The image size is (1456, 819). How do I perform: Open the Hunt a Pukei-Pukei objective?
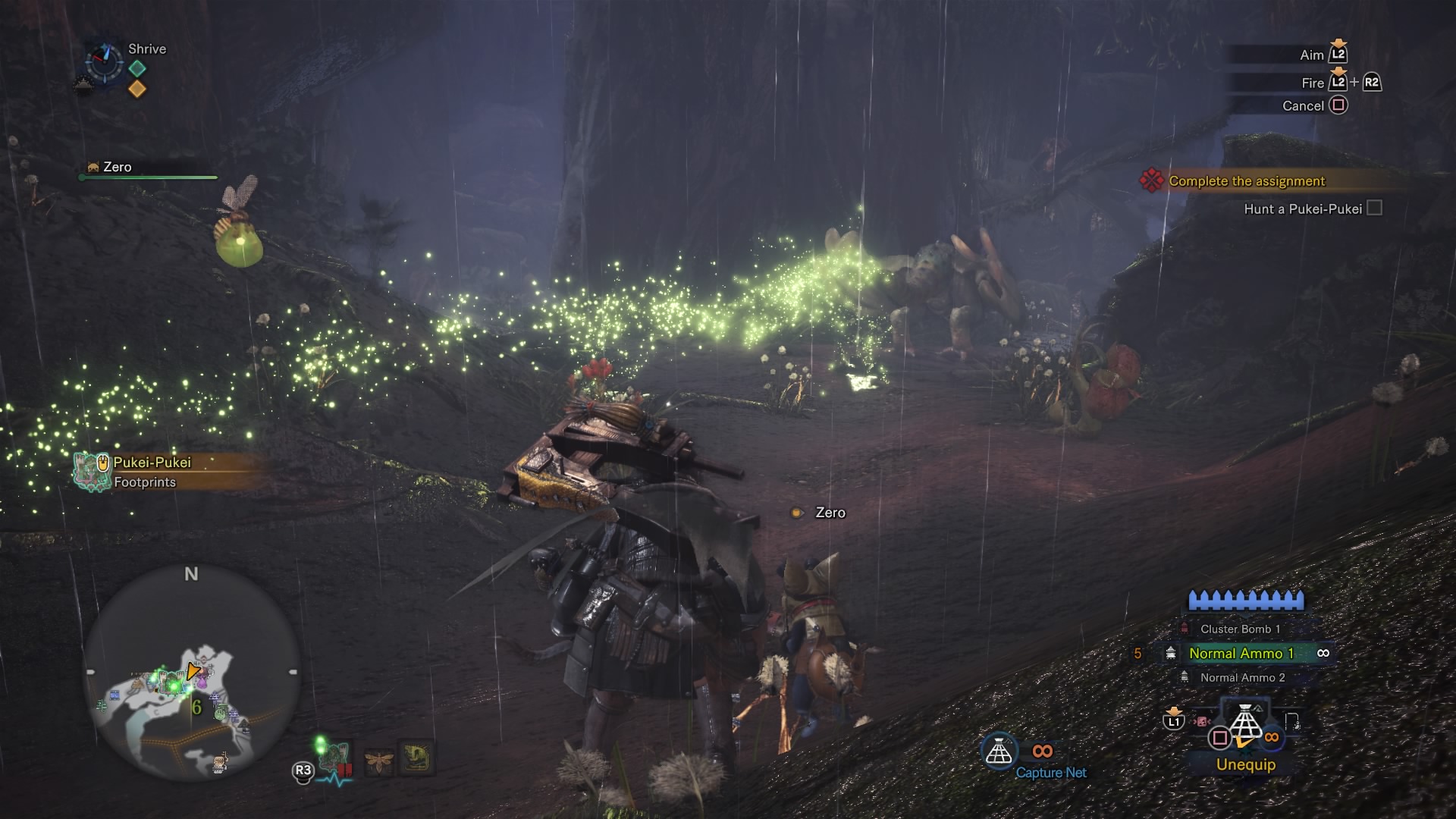pyautogui.click(x=1302, y=209)
